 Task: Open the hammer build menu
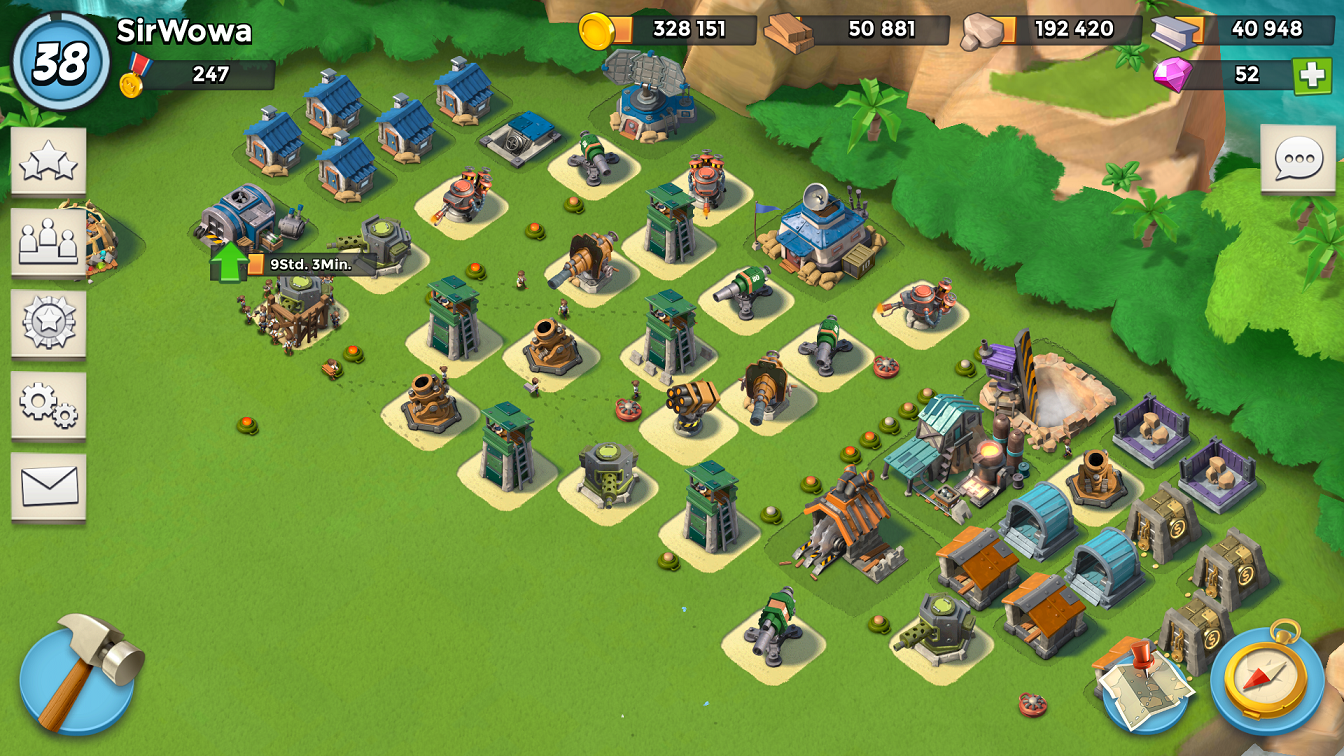click(81, 674)
